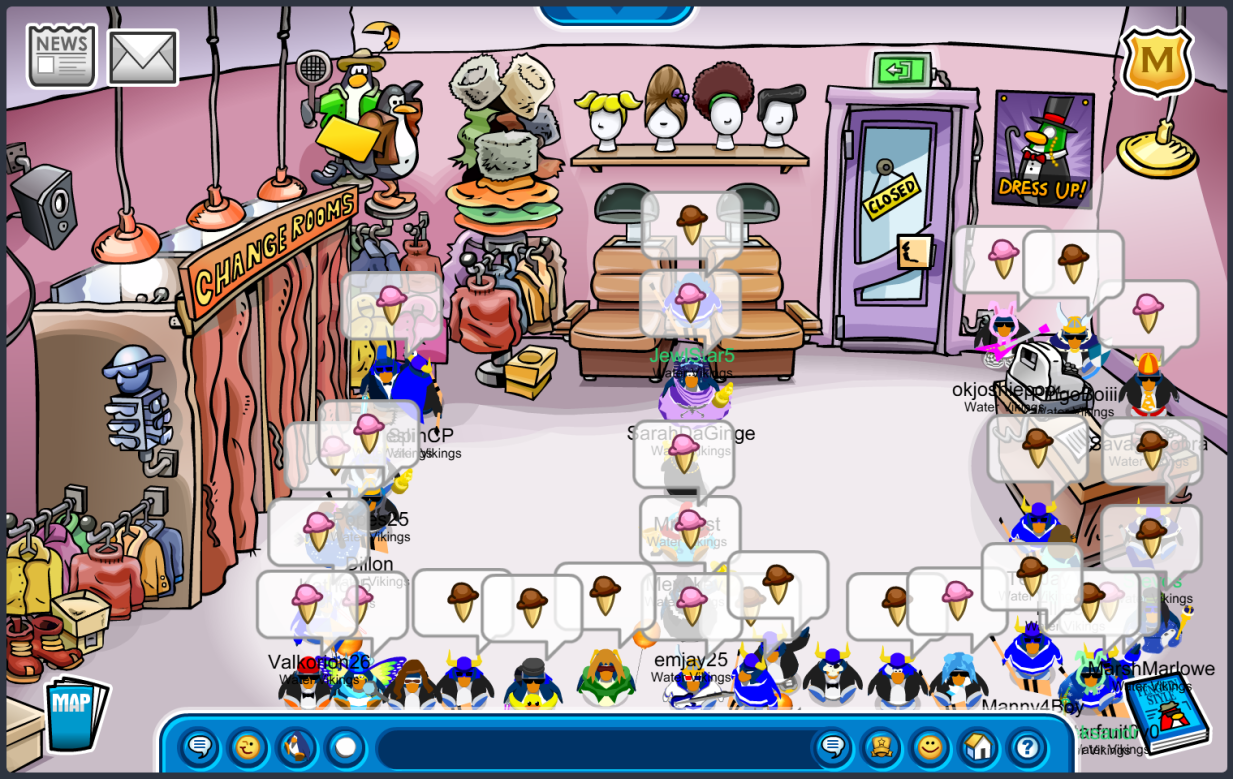Open the safe chat speech bubble menu

(x=199, y=747)
